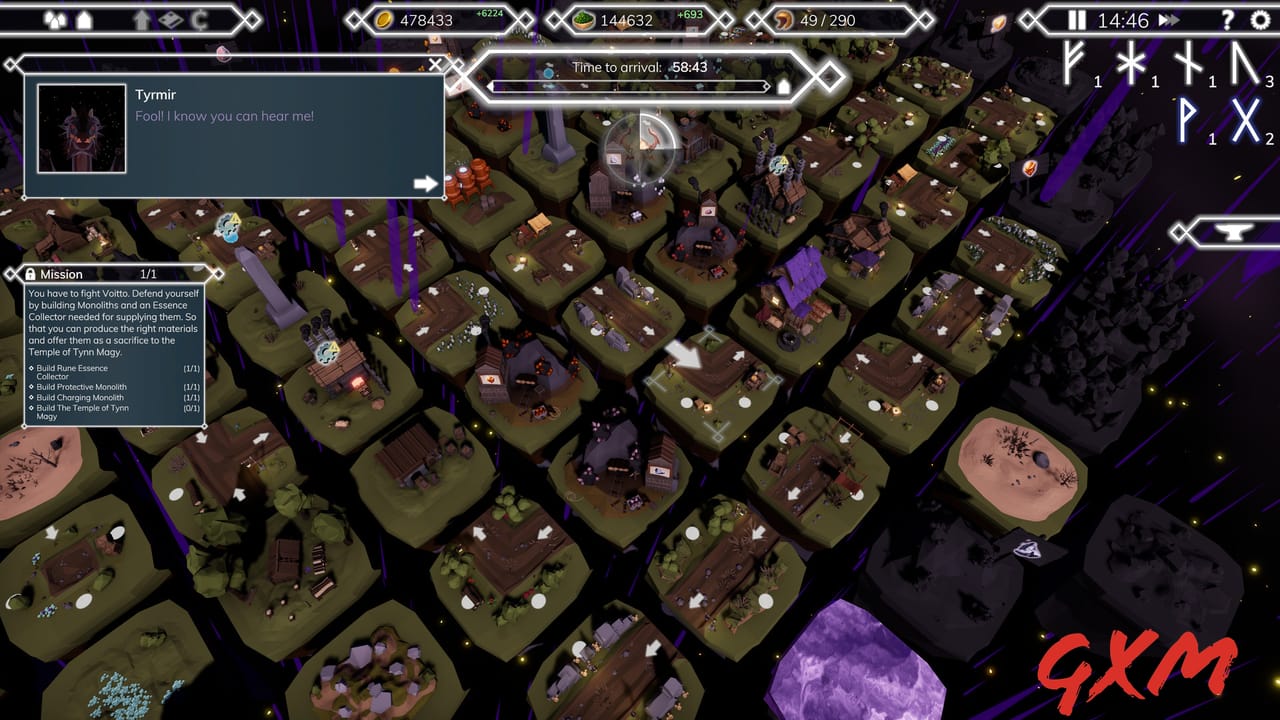Select the Fehu rune with count 1
Image resolution: width=1280 pixels, height=720 pixels.
[1072, 66]
